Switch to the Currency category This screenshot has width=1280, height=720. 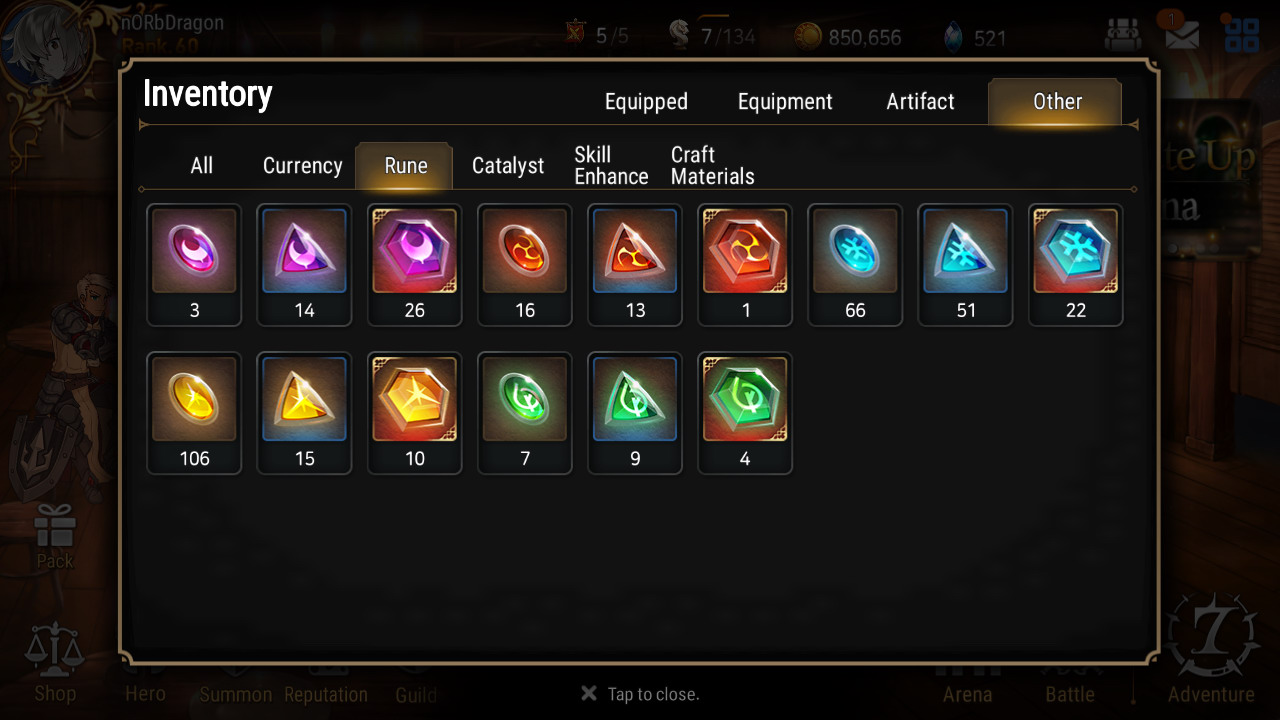302,166
